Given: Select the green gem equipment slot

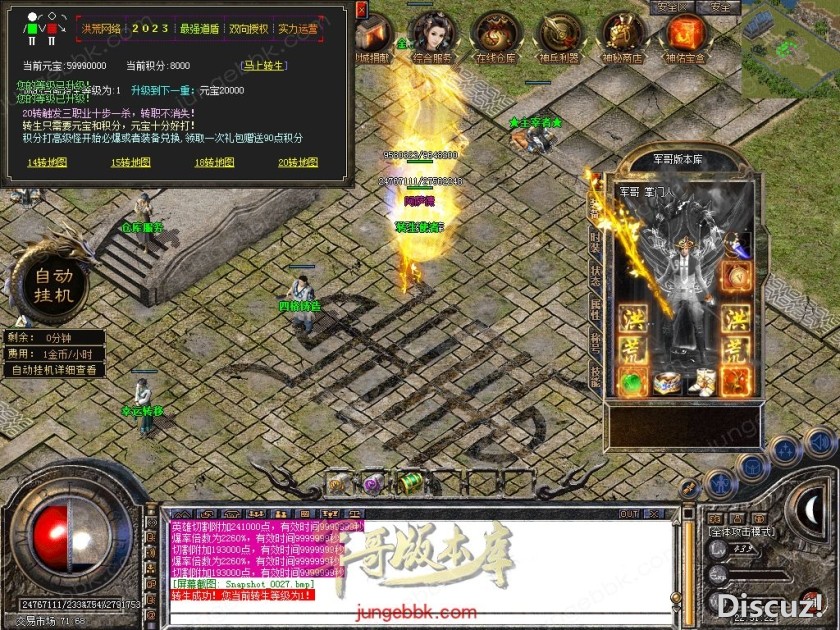Looking at the screenshot, I should click(x=632, y=381).
